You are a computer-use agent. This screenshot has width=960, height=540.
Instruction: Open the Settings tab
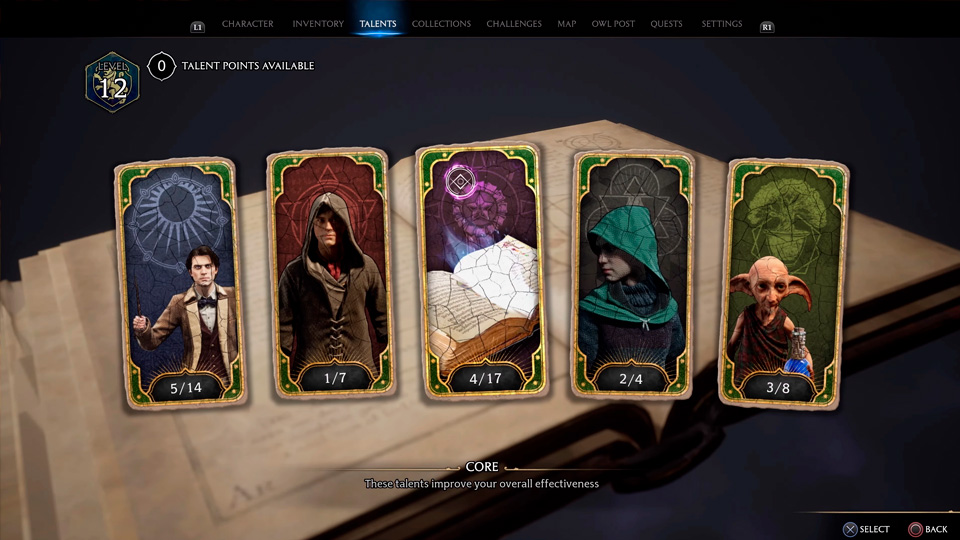722,24
